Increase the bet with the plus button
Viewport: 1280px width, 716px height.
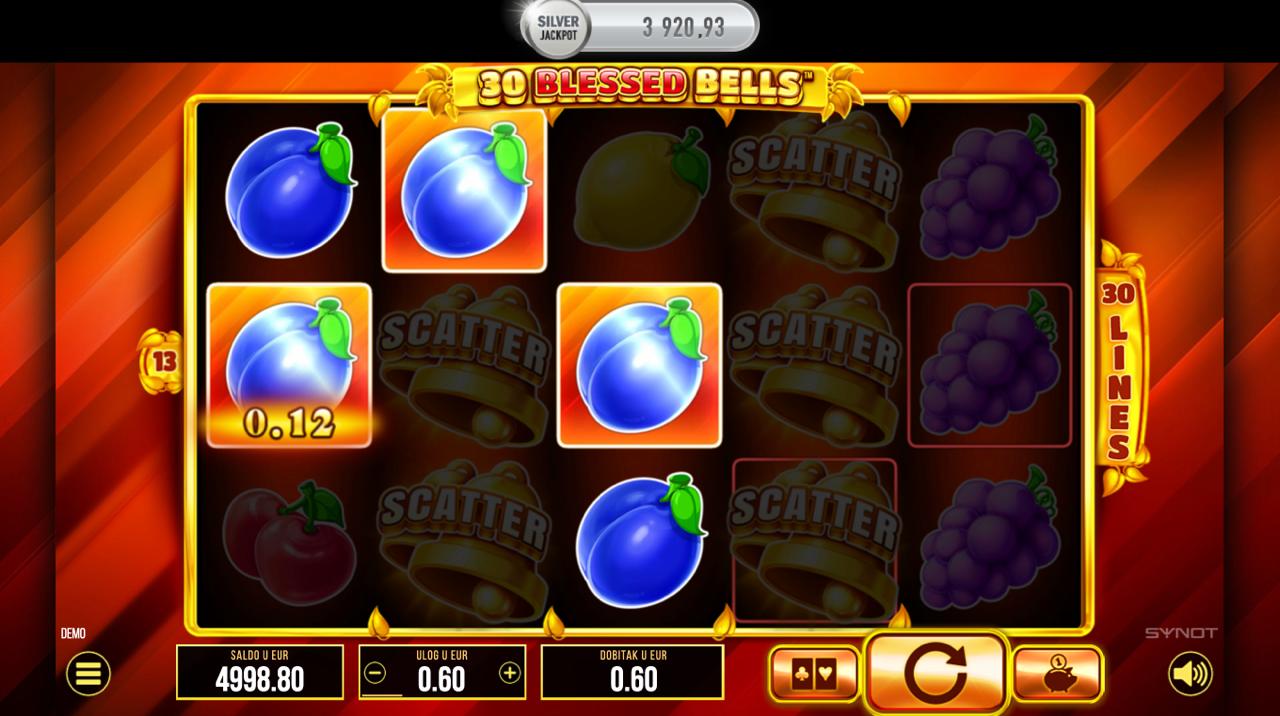coord(510,673)
